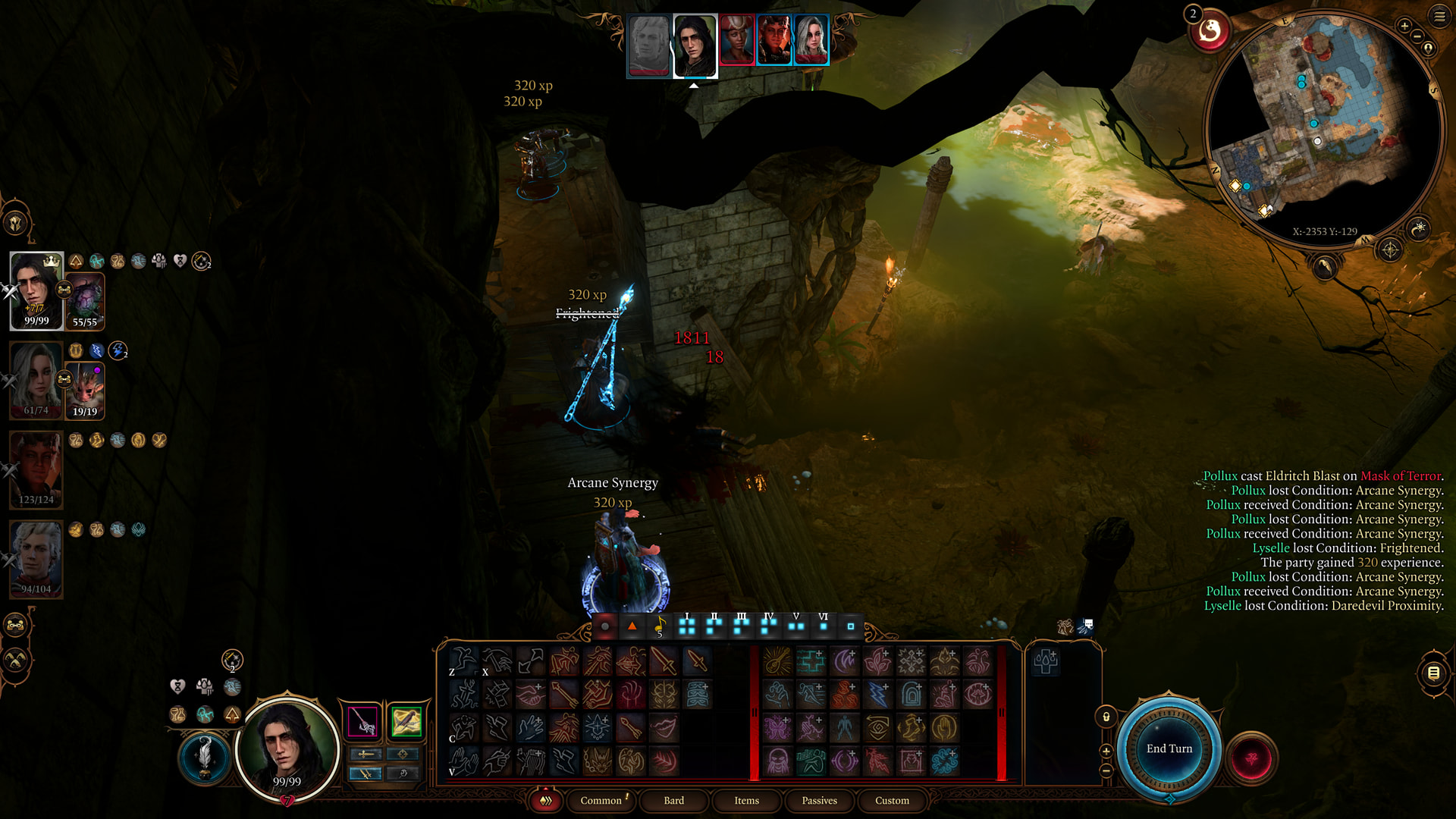Filter hotbar by level VI spell slots
The height and width of the screenshot is (819, 1456).
click(824, 626)
